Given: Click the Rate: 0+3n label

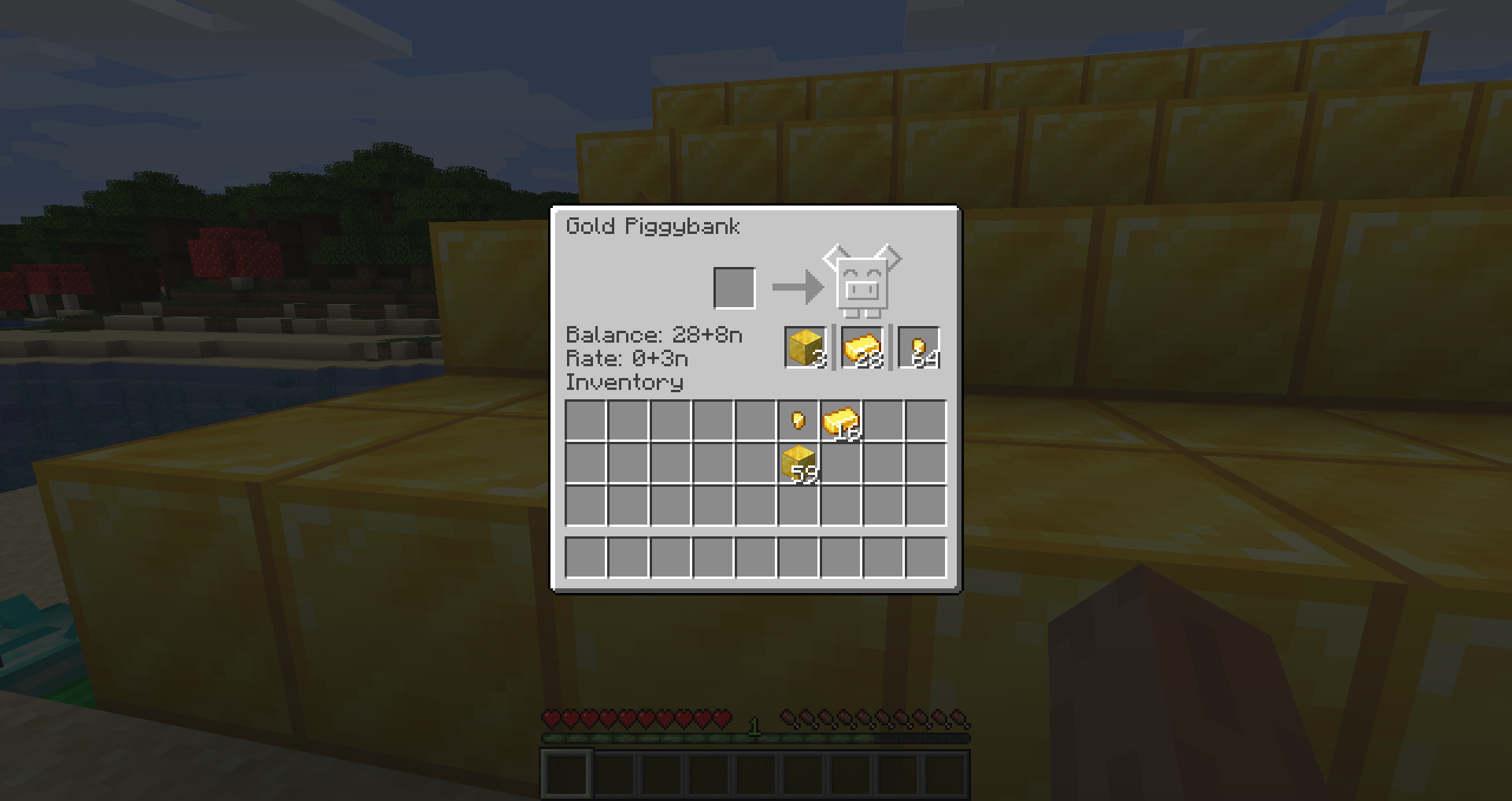Looking at the screenshot, I should 628,358.
